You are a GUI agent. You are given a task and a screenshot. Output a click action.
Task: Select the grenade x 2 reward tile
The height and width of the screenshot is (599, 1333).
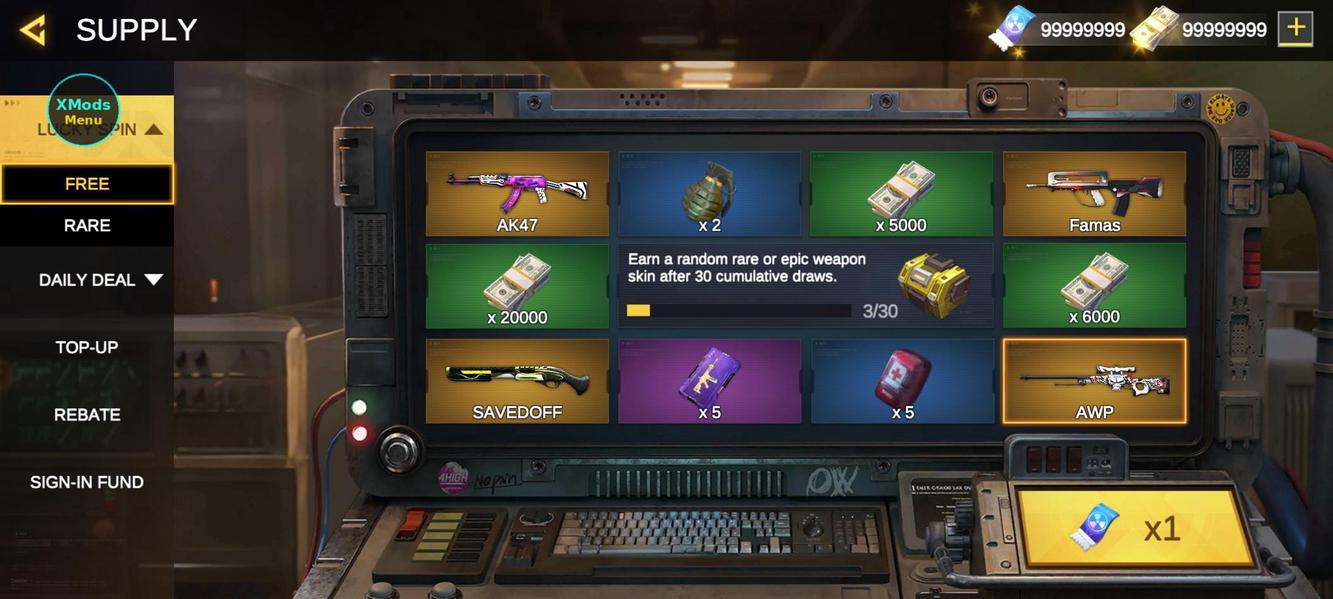[709, 194]
